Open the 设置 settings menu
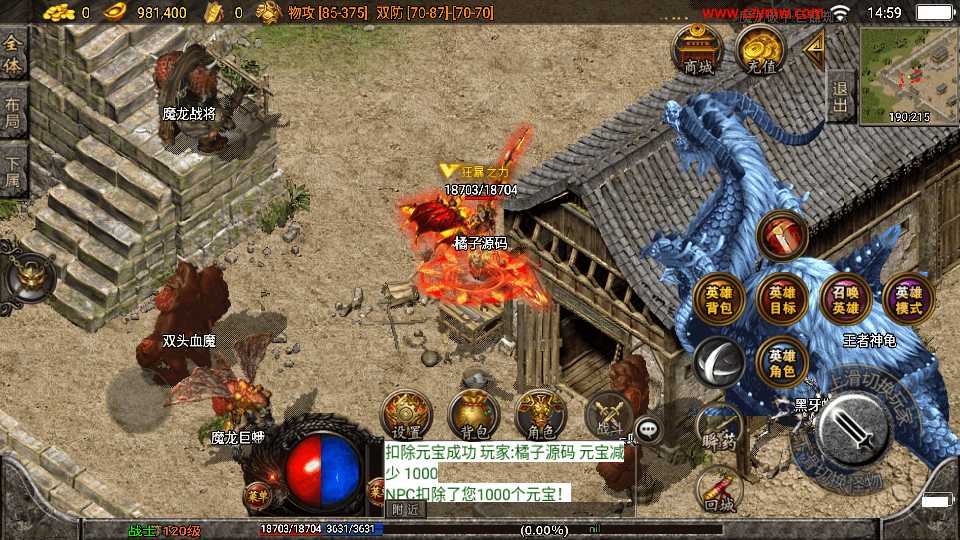The width and height of the screenshot is (960, 540). point(407,415)
